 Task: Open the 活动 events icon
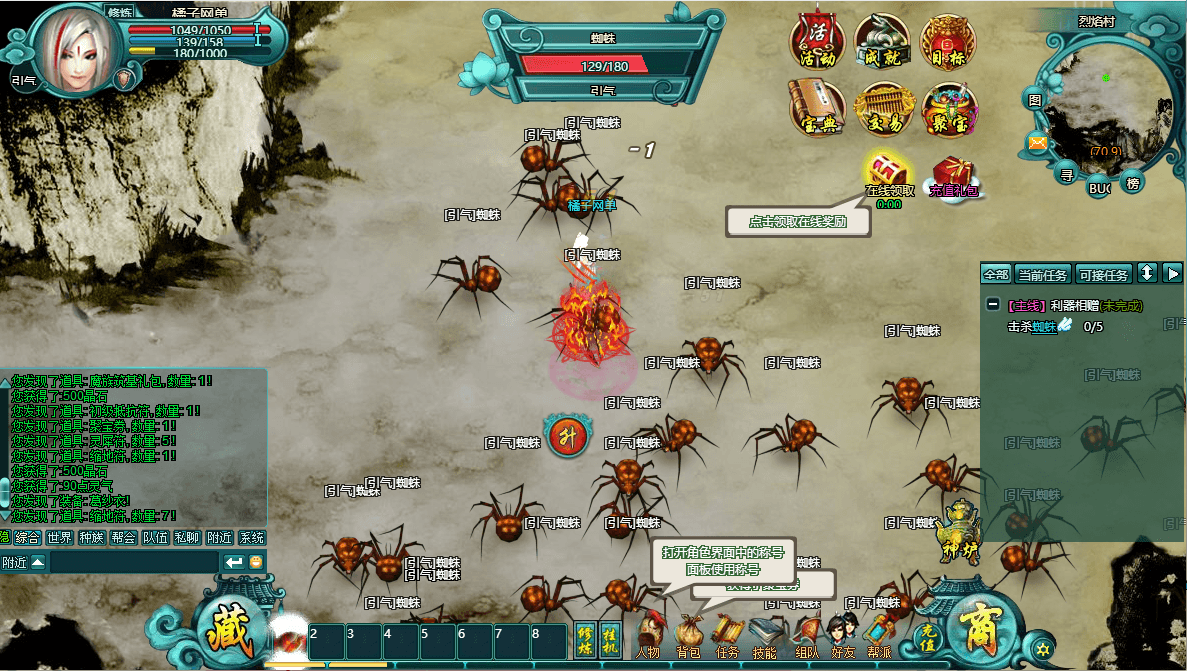pos(818,42)
